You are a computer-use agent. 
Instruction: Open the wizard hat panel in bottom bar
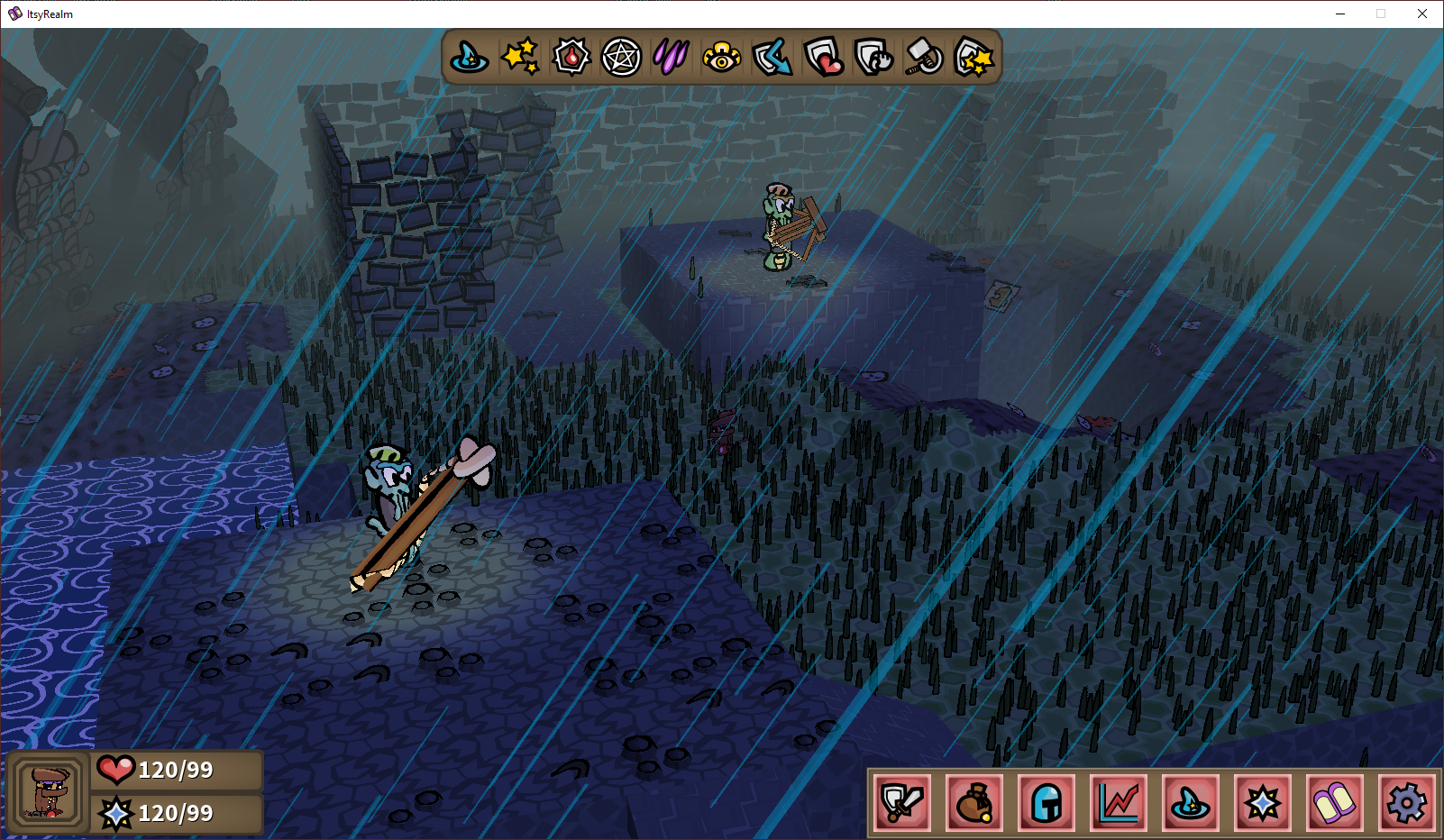tap(1191, 802)
